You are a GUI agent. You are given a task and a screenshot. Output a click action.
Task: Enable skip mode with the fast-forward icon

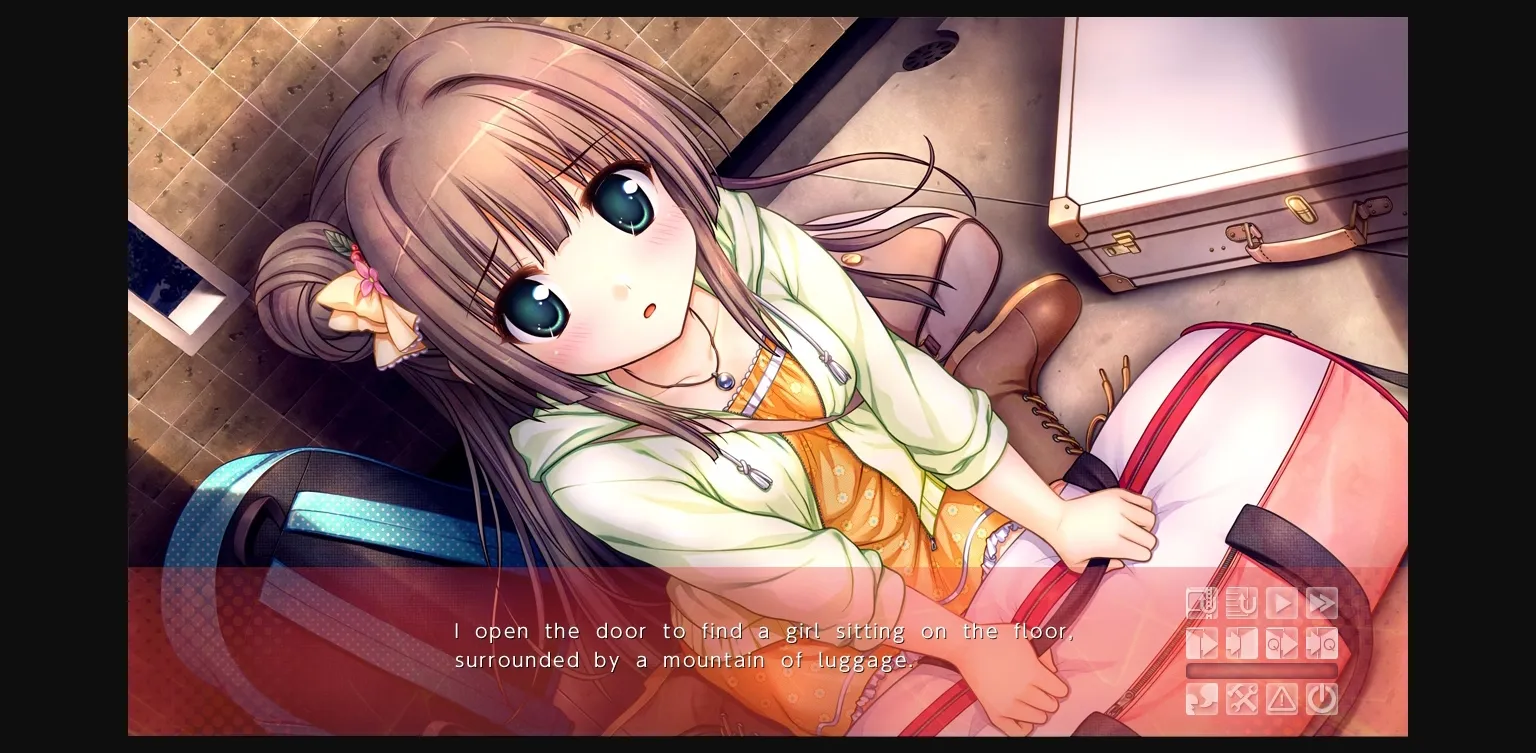1321,603
